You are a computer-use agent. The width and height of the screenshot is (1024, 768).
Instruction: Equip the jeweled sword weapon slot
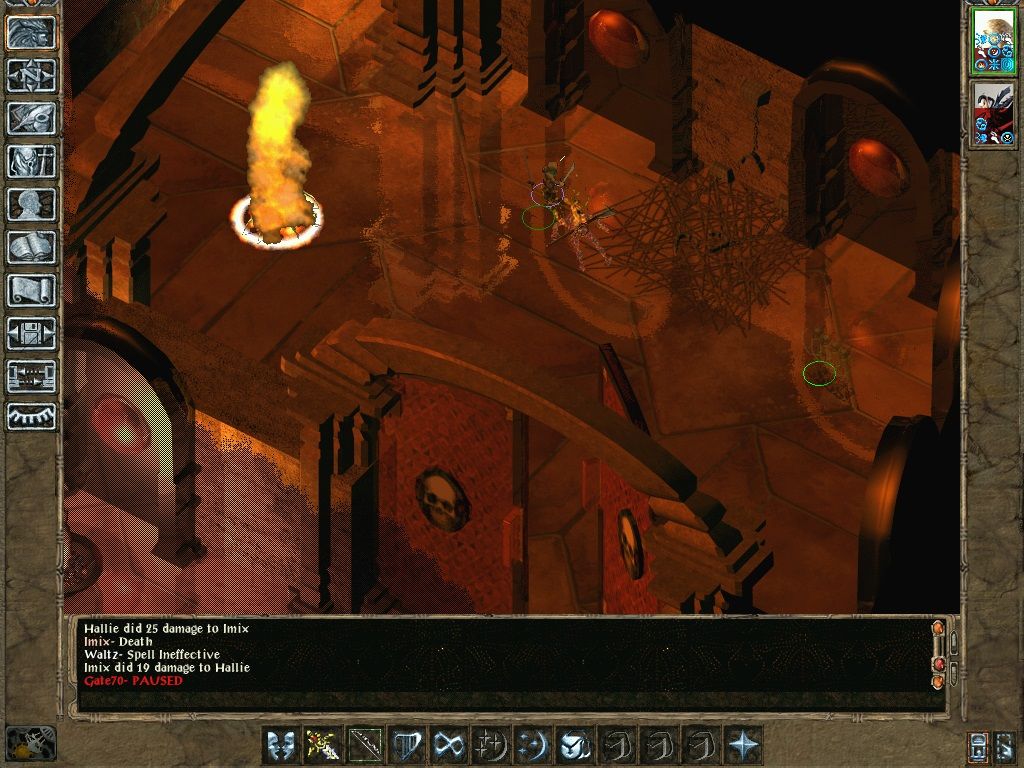(x=323, y=745)
